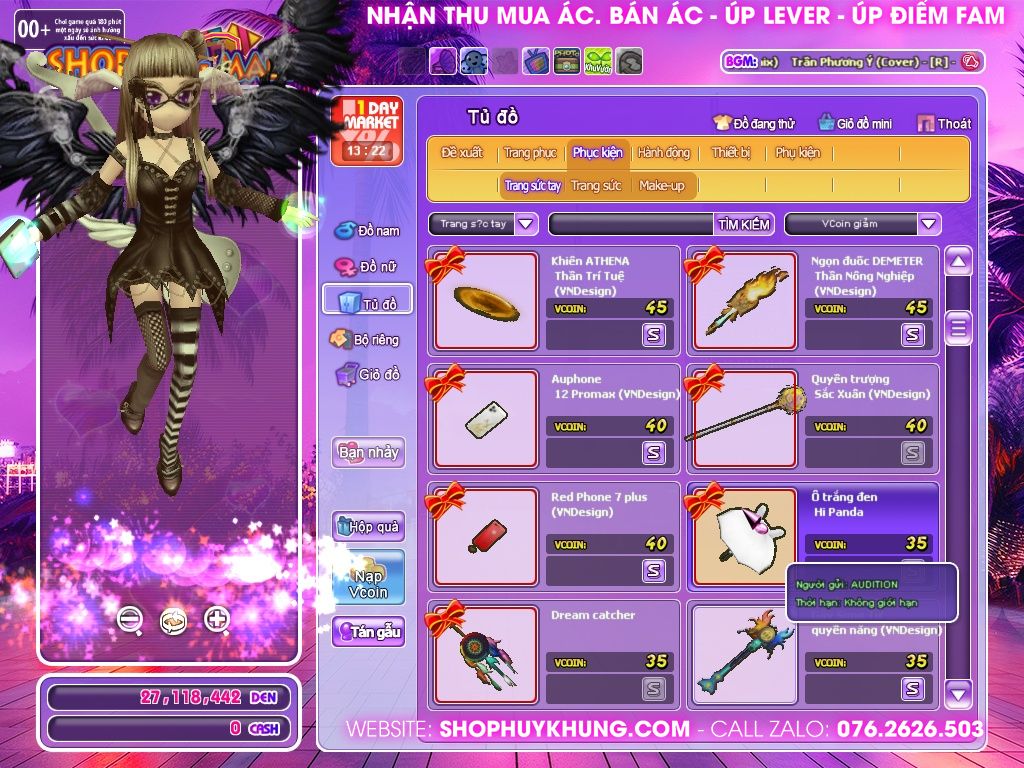Switch to the Trang sức subcategory
This screenshot has width=1024, height=768.
tap(596, 186)
